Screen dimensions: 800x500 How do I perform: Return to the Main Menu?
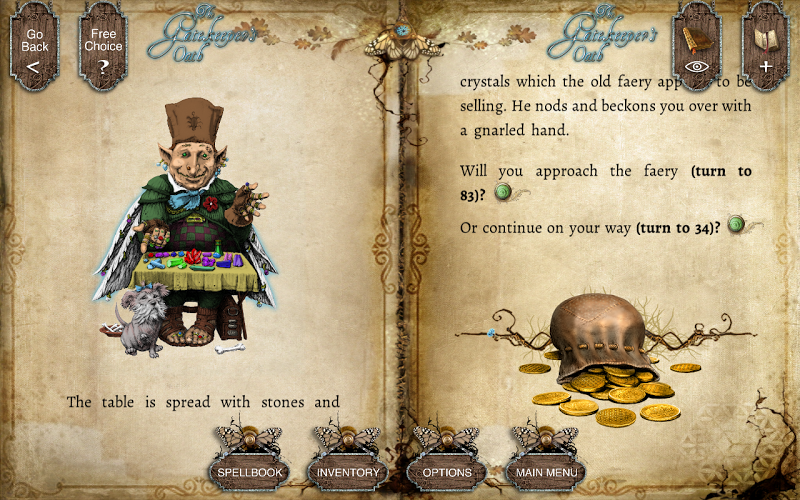tap(546, 471)
